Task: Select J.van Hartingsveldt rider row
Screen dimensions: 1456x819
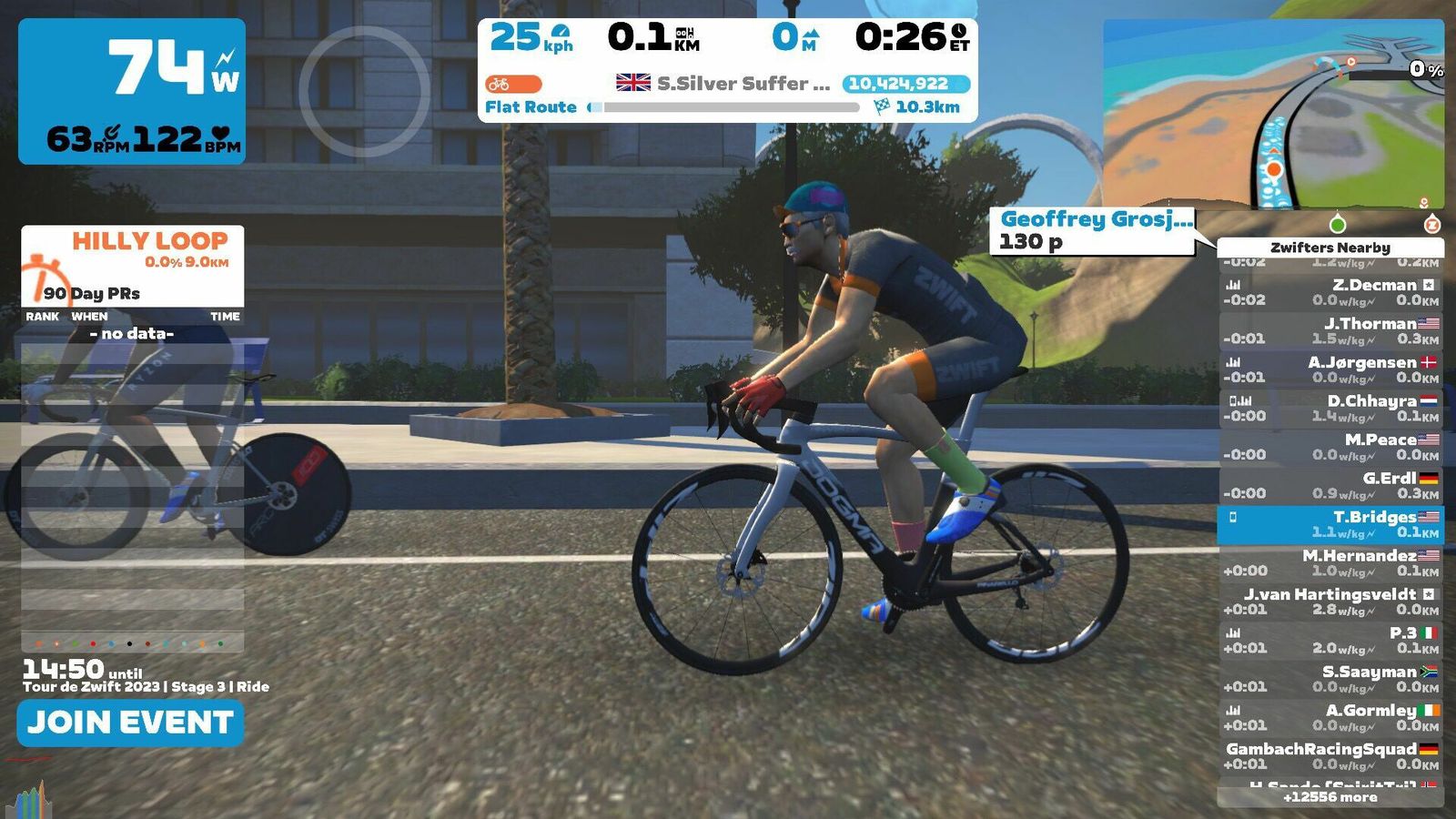Action: 1330,602
